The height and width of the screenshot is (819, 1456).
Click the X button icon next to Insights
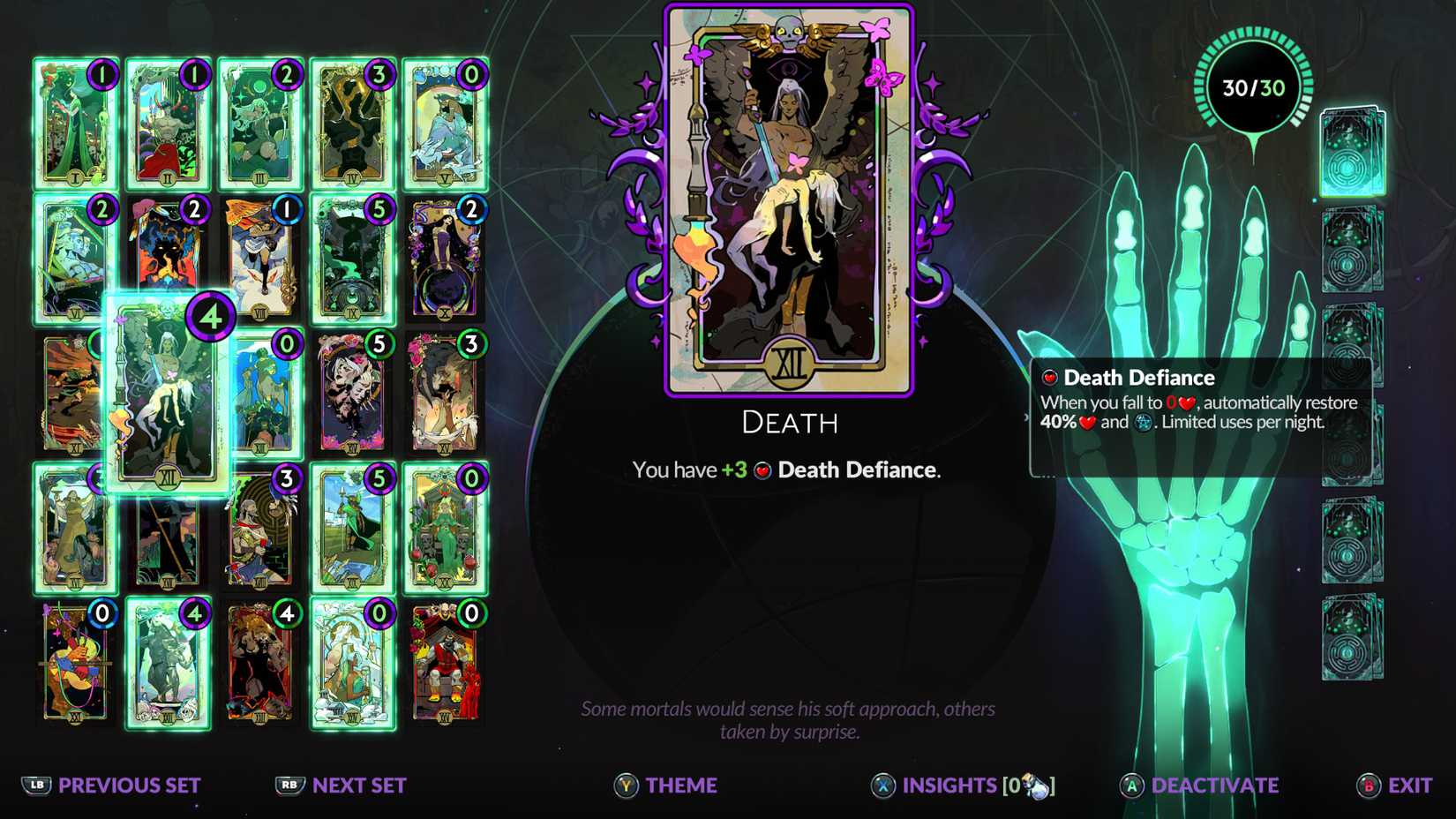tap(885, 785)
